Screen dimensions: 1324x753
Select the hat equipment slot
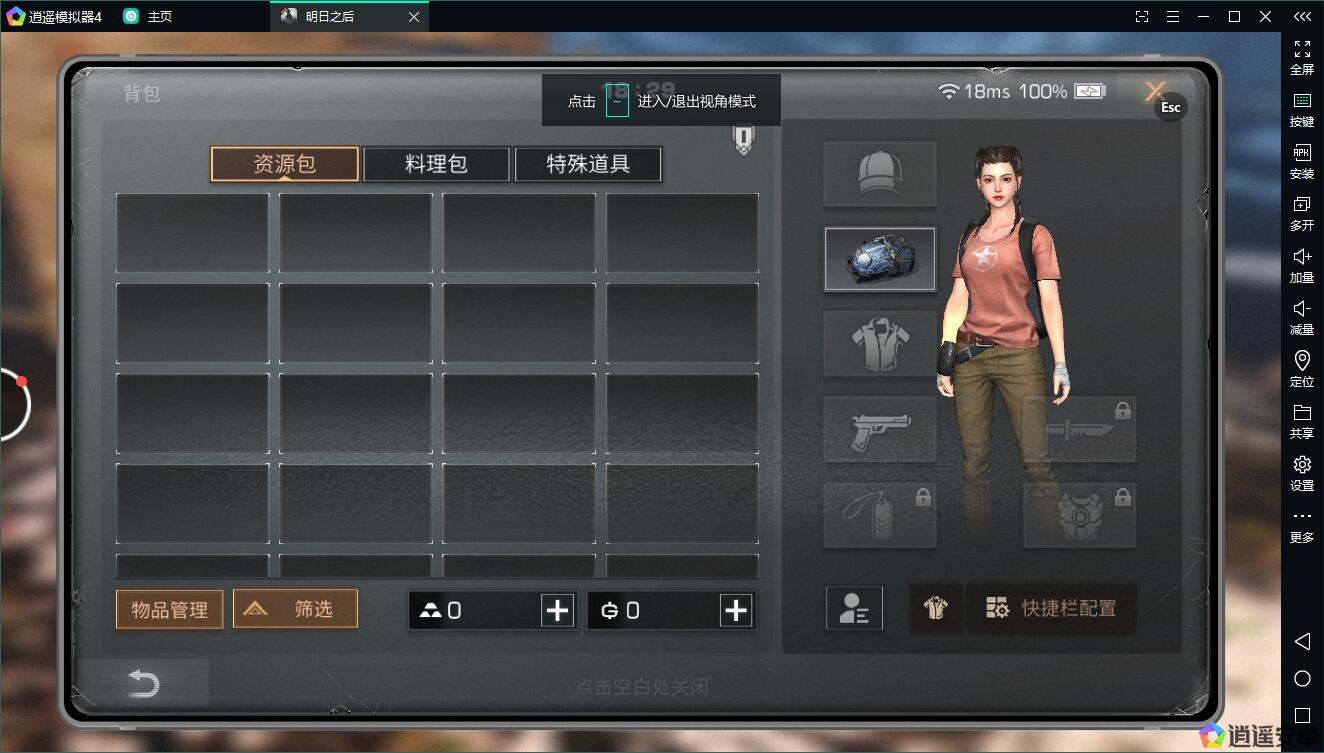coord(880,174)
